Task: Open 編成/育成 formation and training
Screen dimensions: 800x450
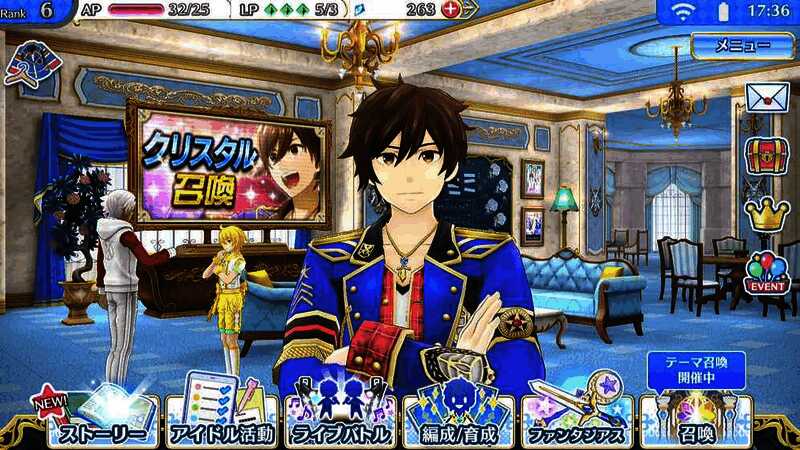Action: [x=457, y=418]
